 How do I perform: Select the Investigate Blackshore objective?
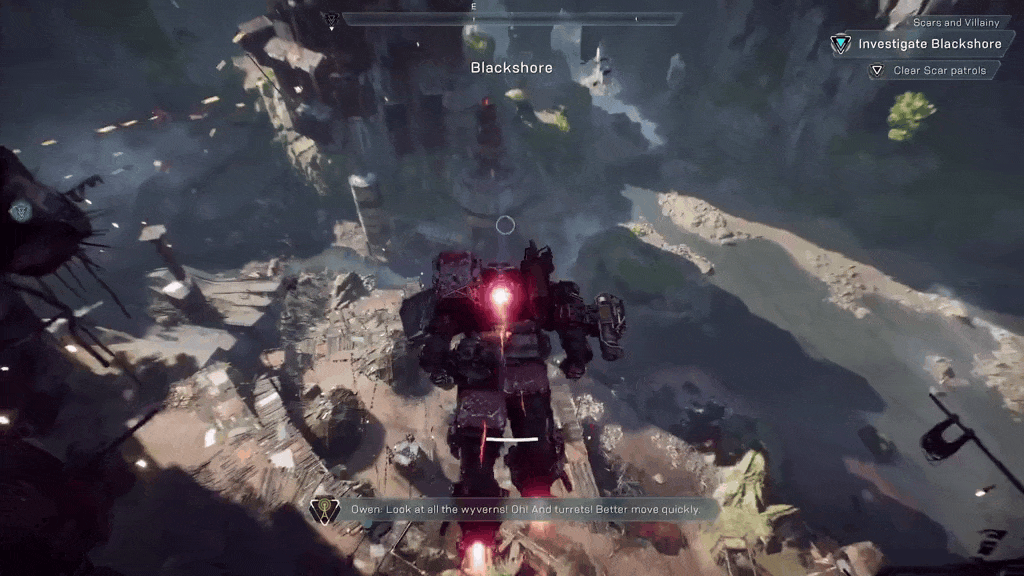point(930,44)
